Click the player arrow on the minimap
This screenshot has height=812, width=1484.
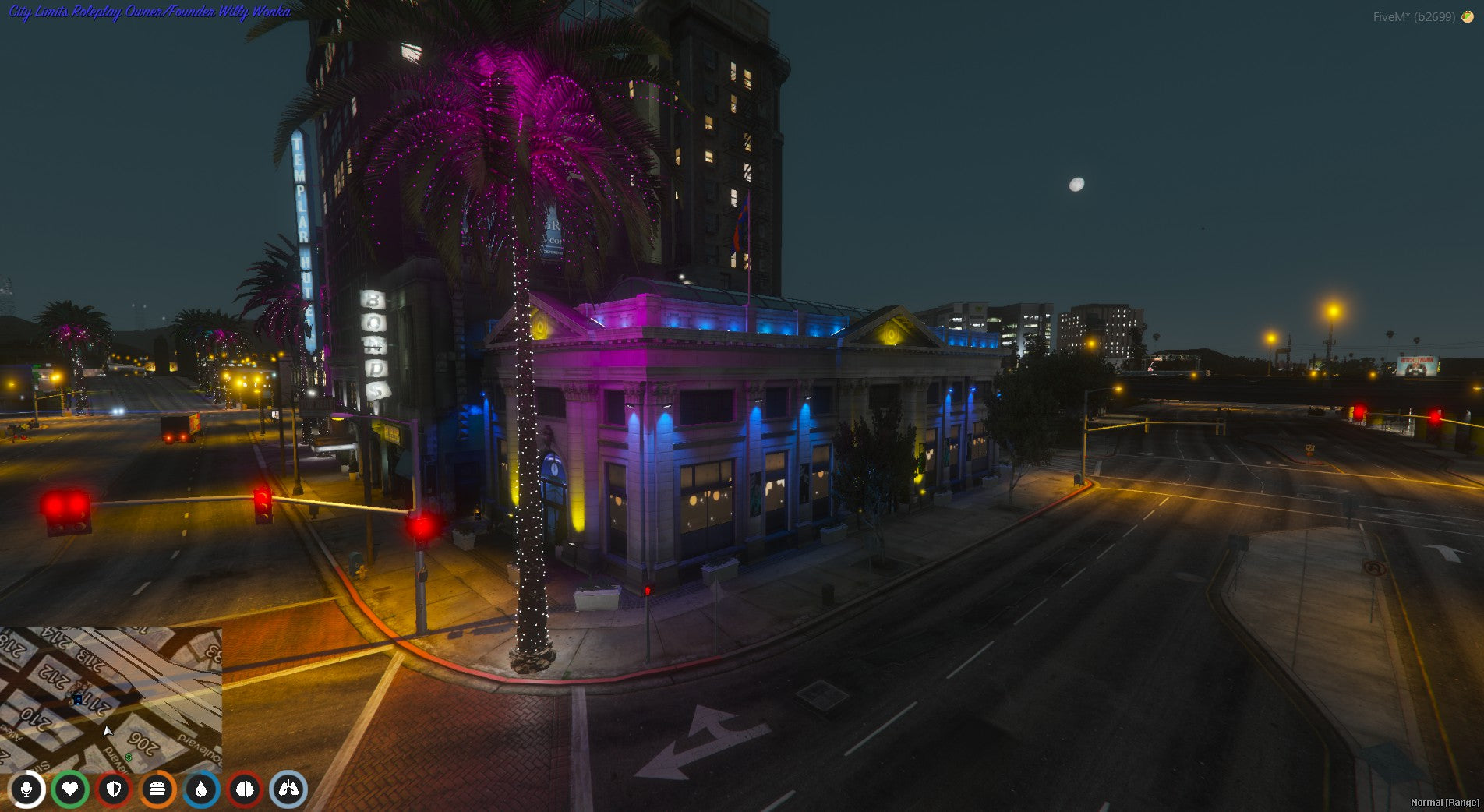107,732
